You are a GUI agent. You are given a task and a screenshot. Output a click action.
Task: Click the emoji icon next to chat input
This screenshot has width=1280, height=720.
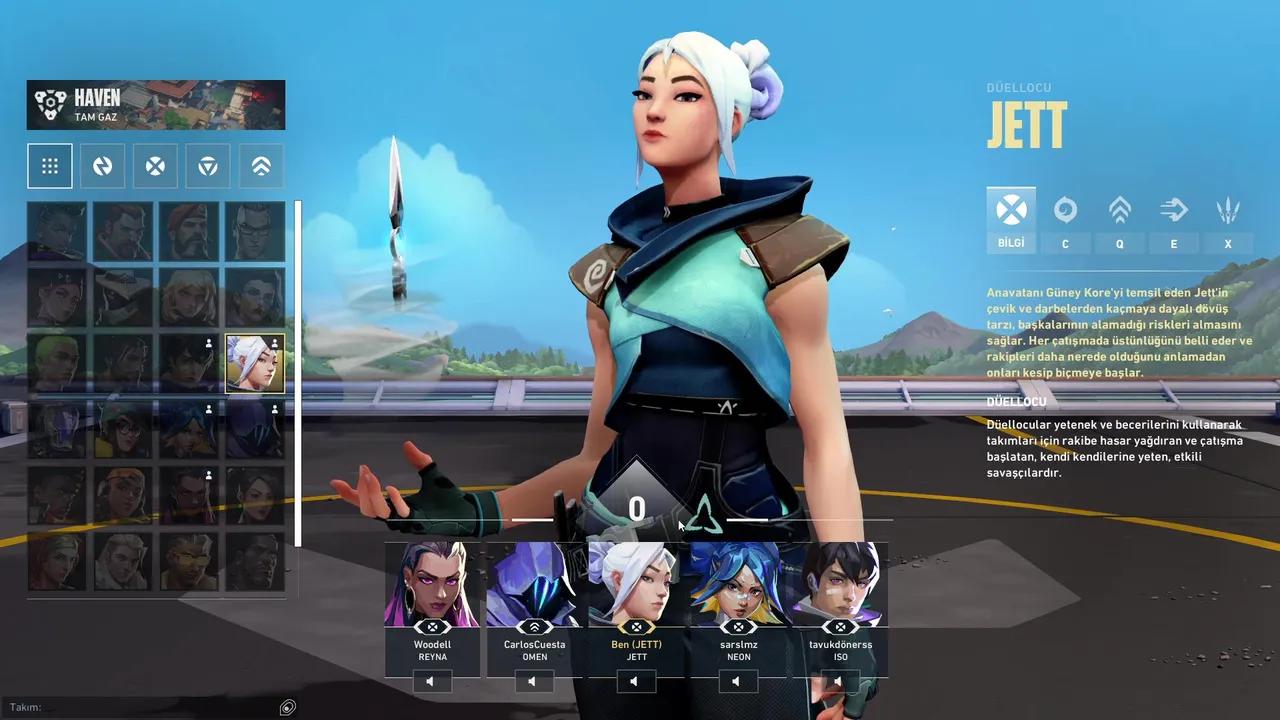point(288,707)
